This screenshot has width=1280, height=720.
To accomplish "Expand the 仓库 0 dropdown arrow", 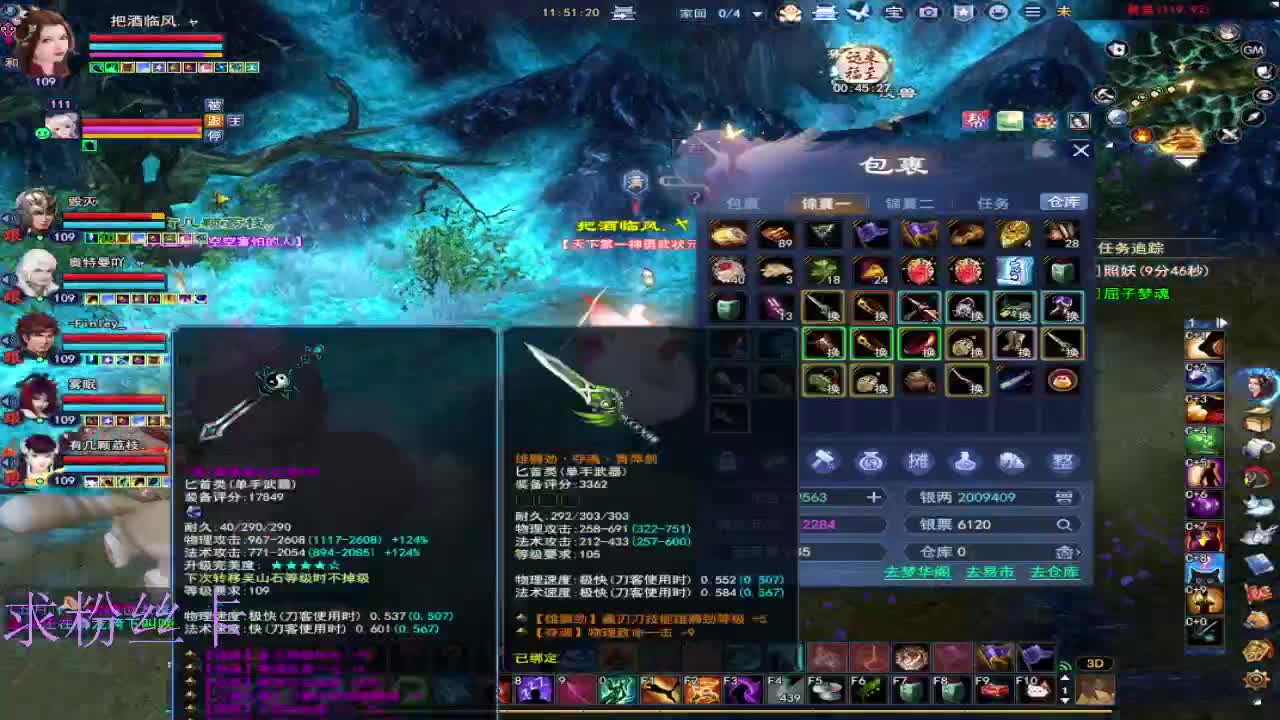I will 1078,552.
